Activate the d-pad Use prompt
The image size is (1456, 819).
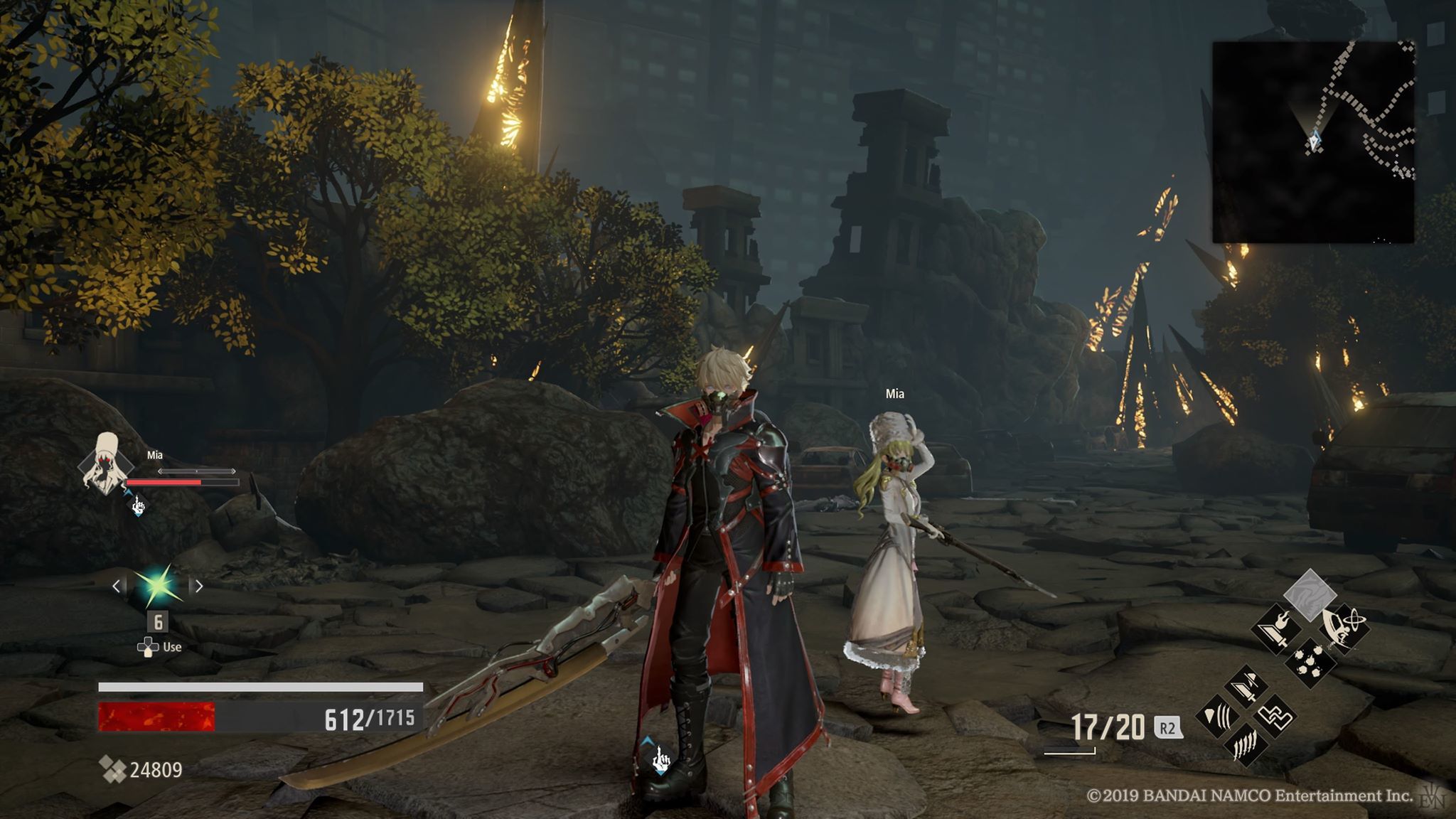click(x=148, y=646)
